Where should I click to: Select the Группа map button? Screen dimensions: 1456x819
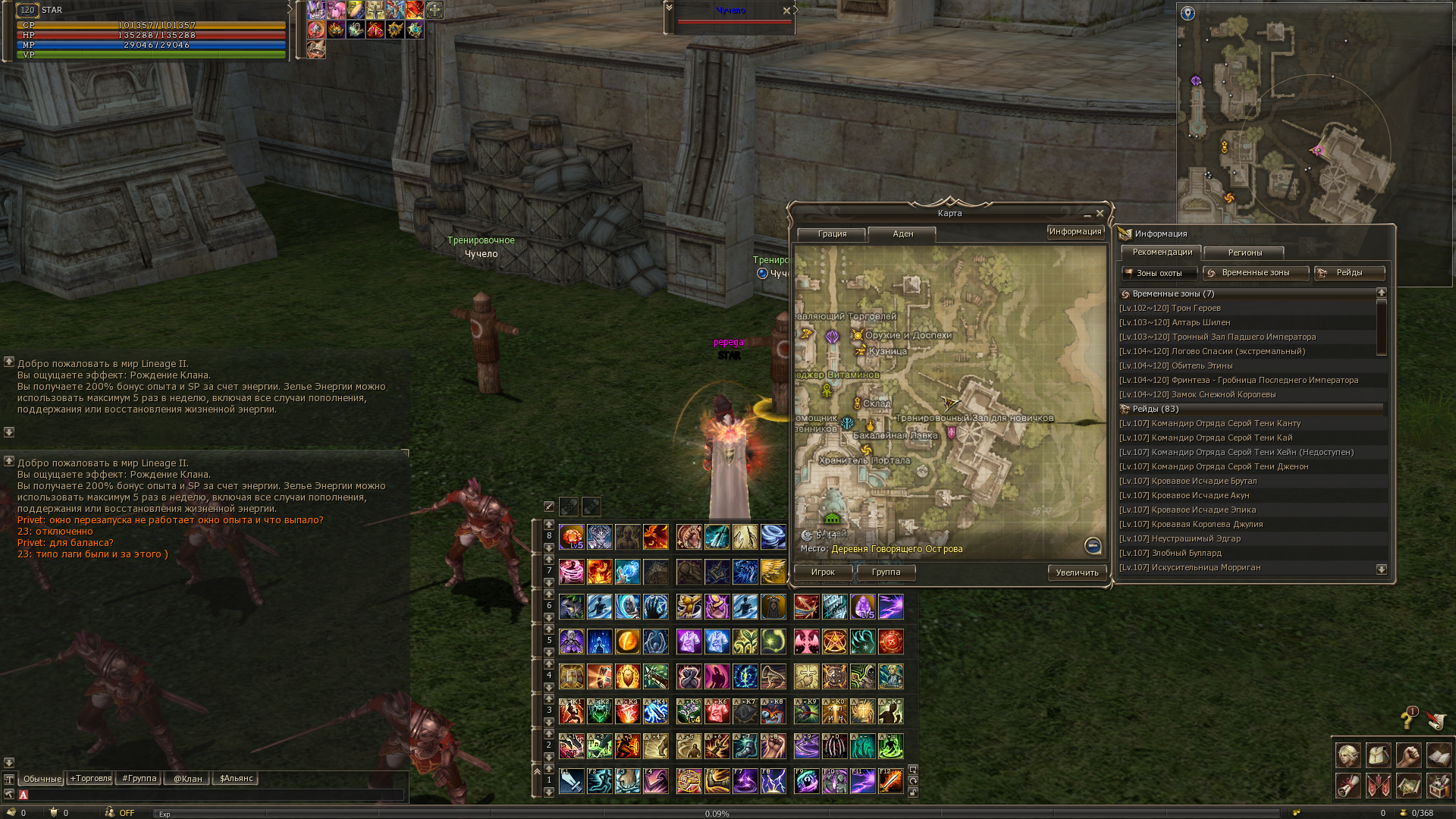pos(886,573)
